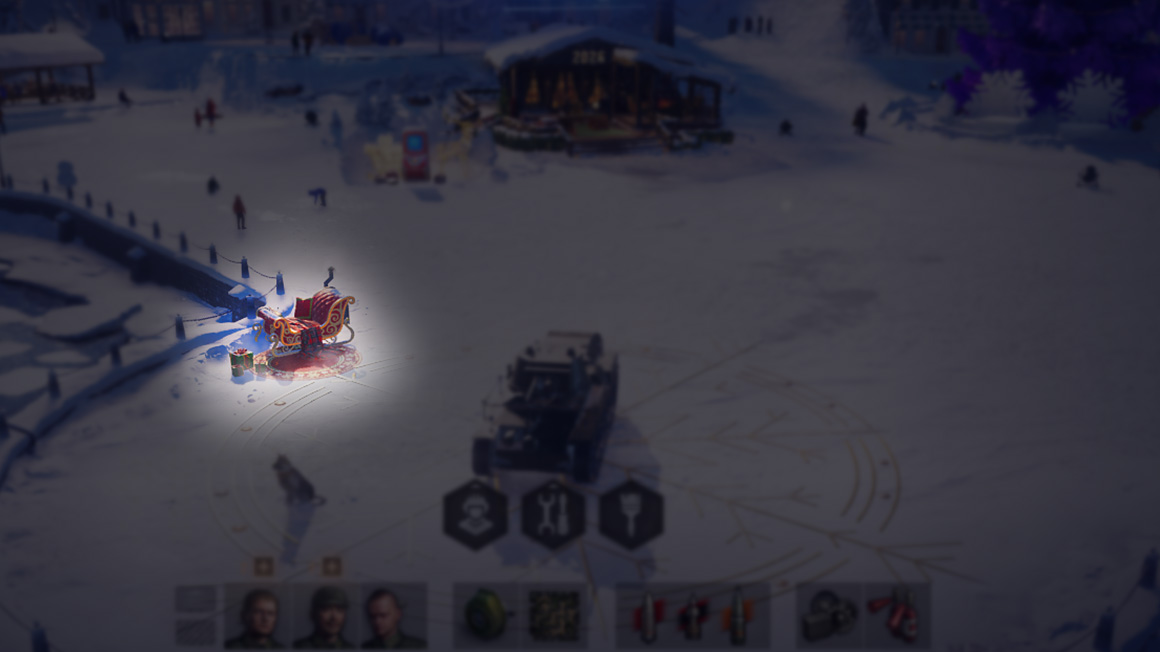Select the grey repair kit consumable
1160x652 pixels.
click(x=829, y=615)
